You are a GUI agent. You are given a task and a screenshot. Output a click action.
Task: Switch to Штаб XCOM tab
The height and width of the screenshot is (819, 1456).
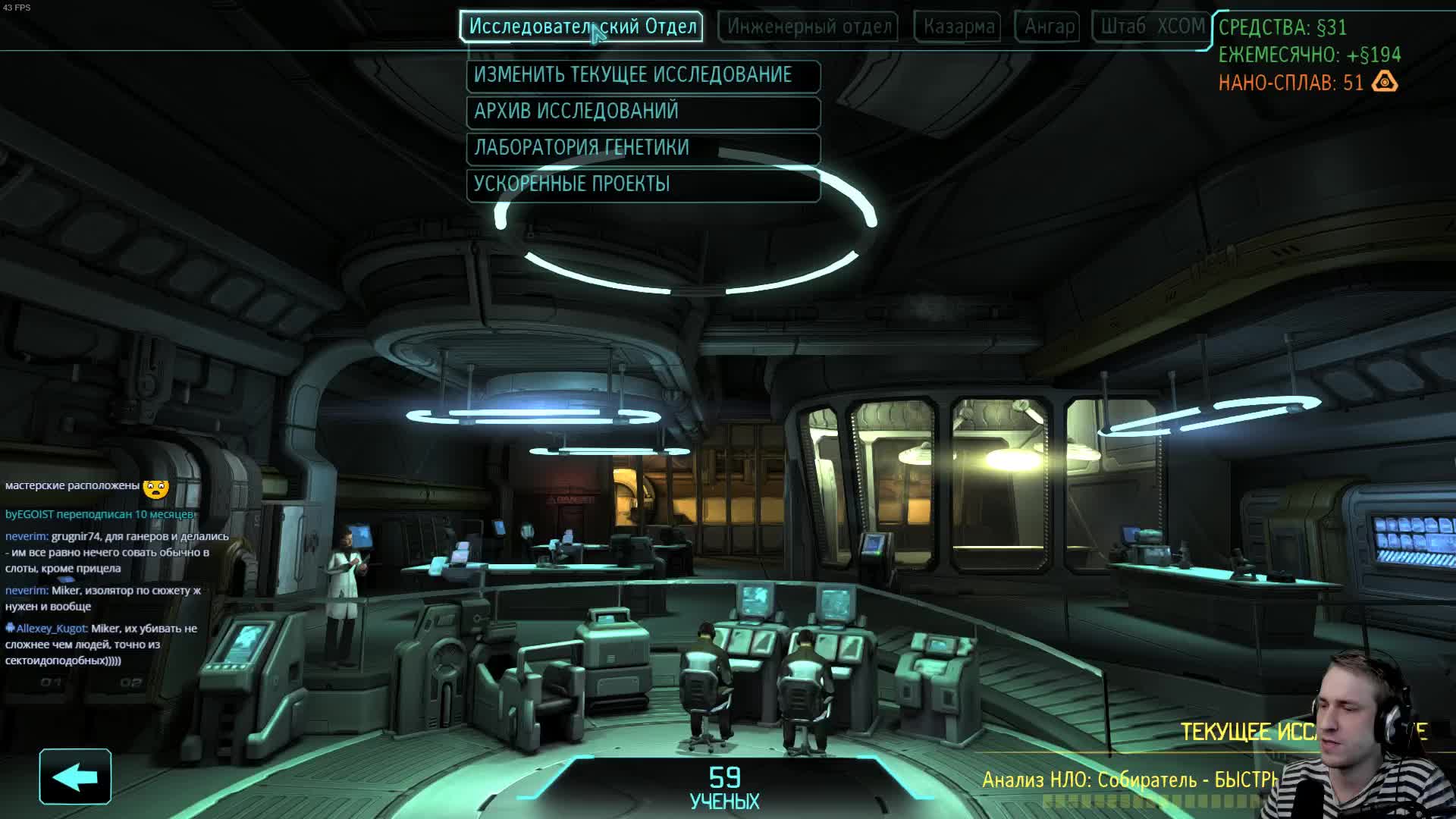(1151, 27)
